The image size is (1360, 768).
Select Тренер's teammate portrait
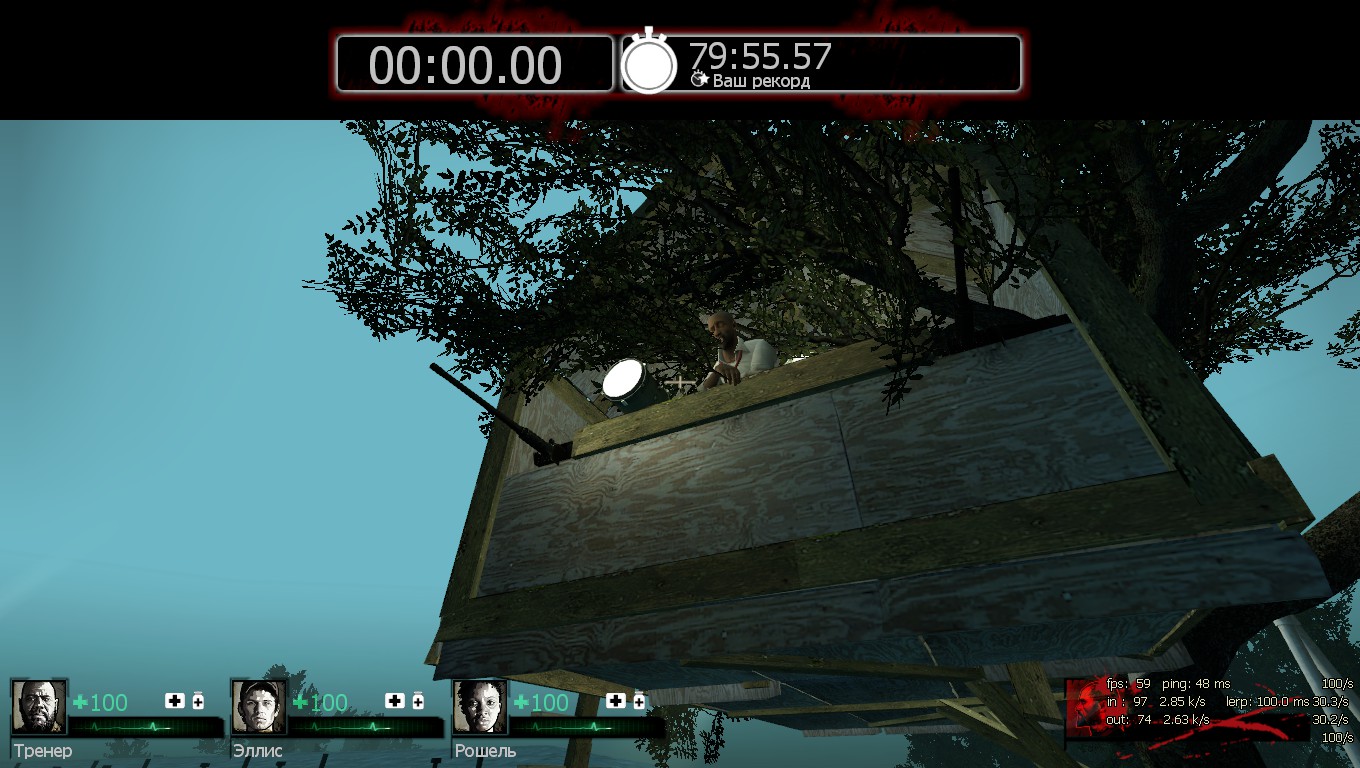tap(39, 707)
